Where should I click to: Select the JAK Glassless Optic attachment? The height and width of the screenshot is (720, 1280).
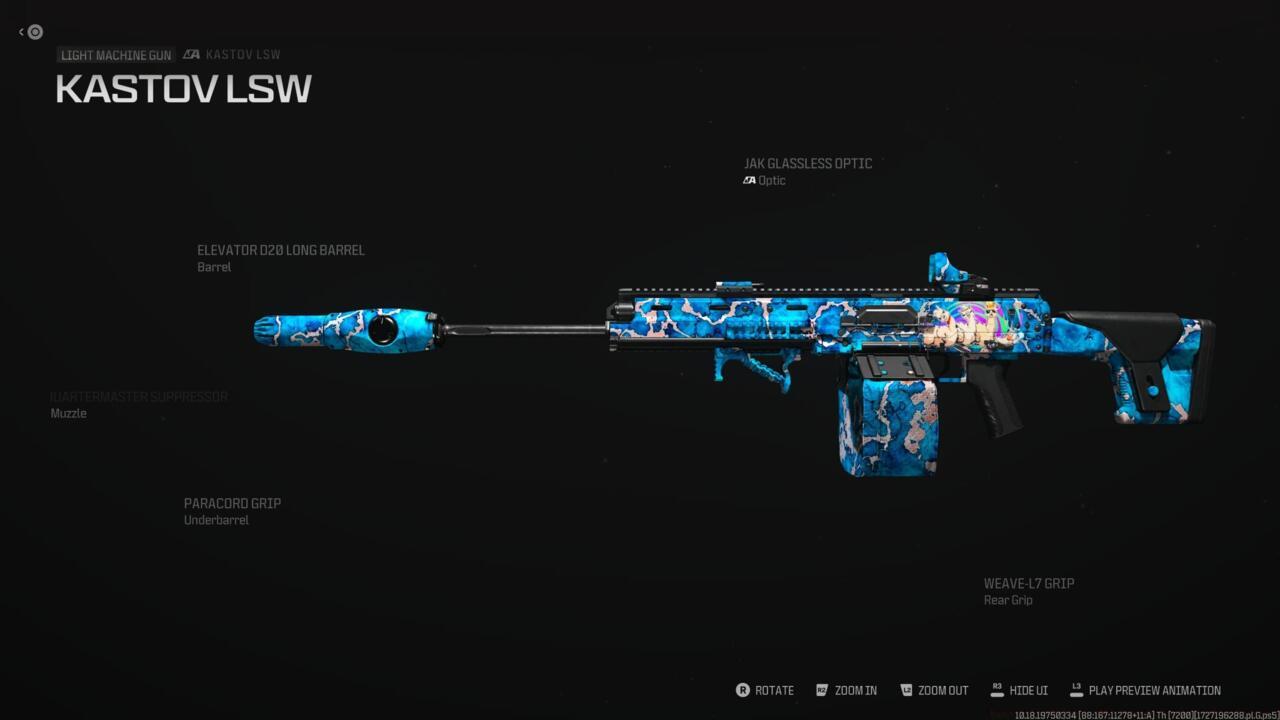807,164
